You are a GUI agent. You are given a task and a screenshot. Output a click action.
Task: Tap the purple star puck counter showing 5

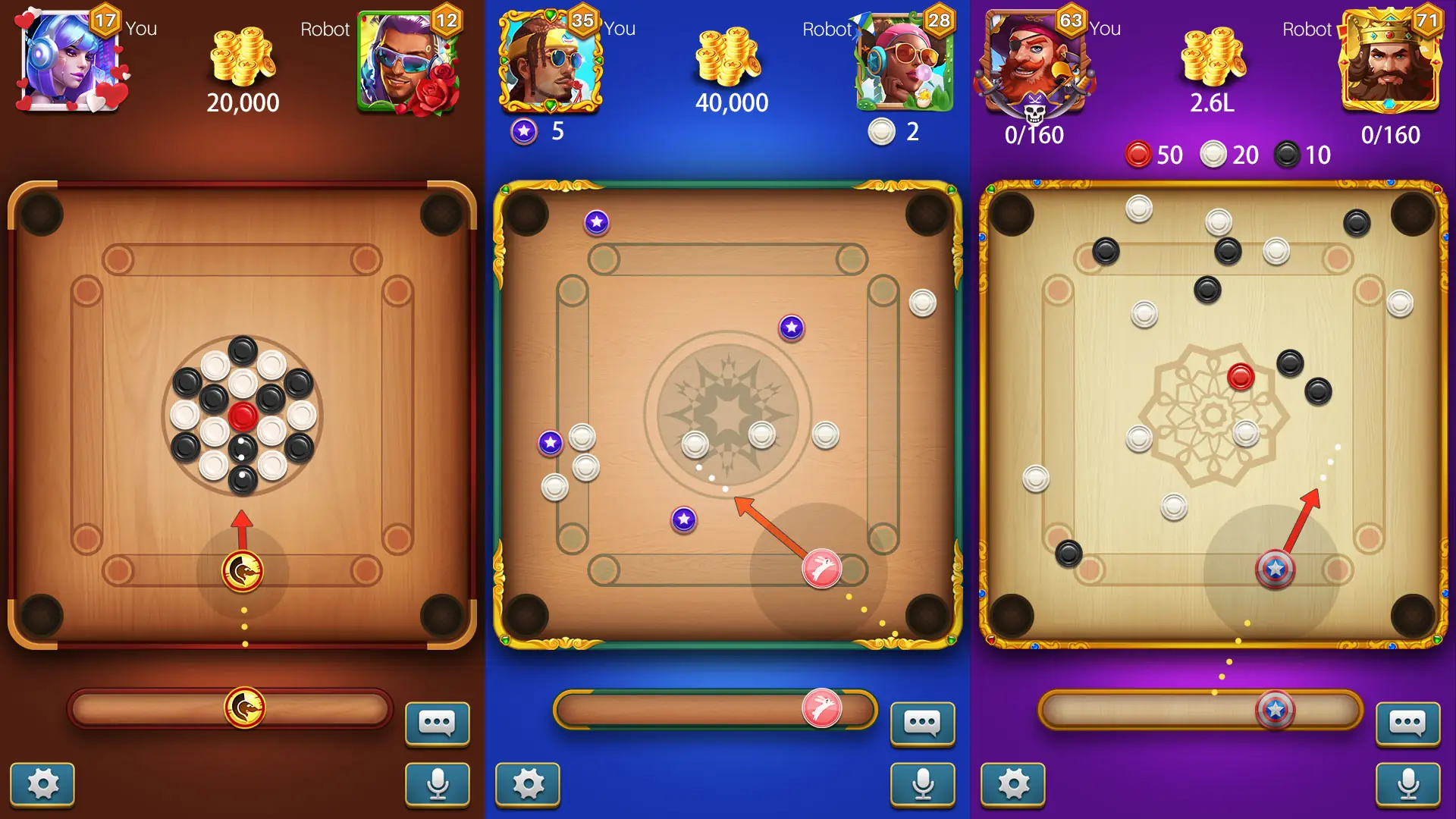point(538,132)
